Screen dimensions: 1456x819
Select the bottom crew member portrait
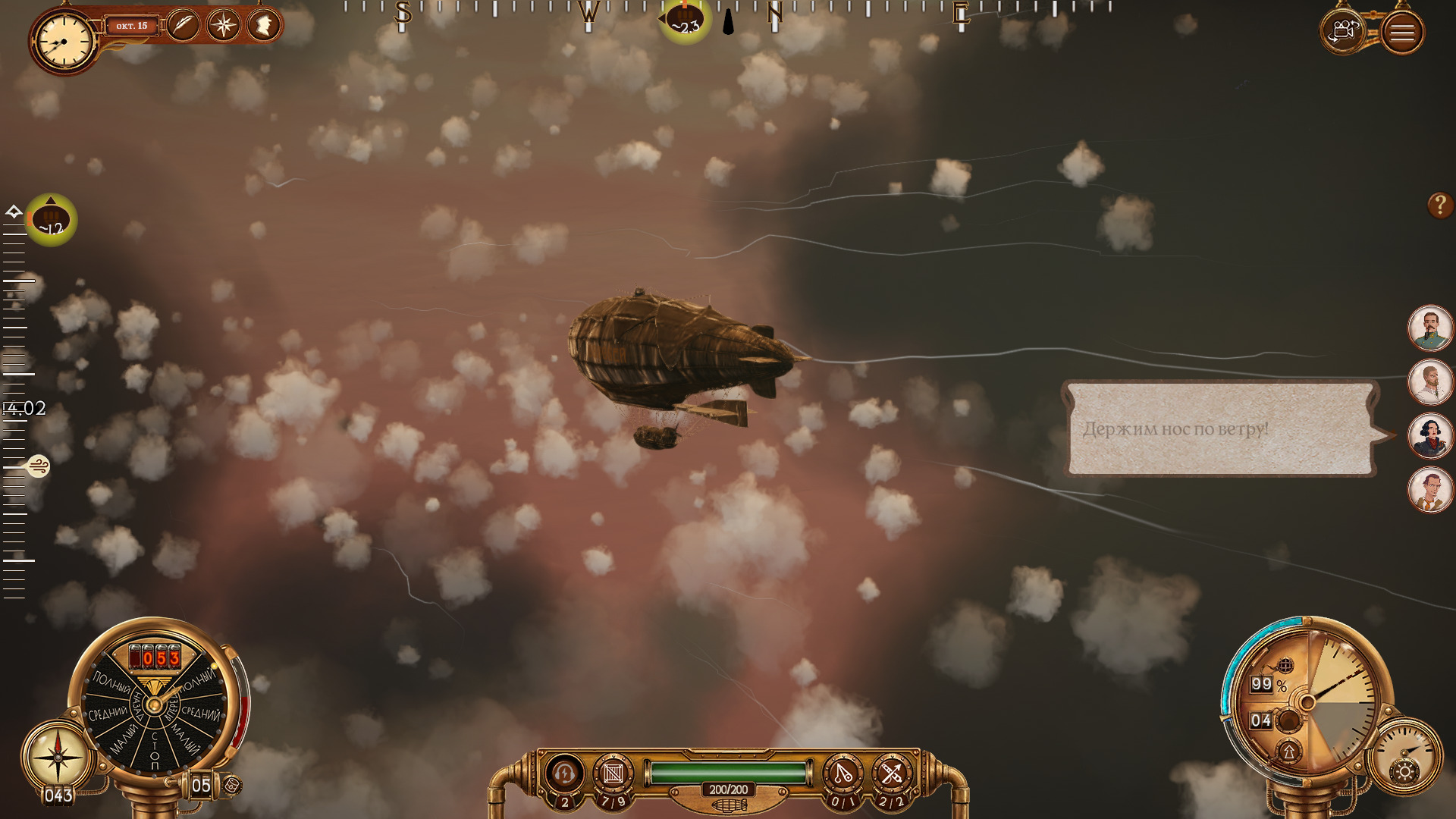coord(1430,490)
